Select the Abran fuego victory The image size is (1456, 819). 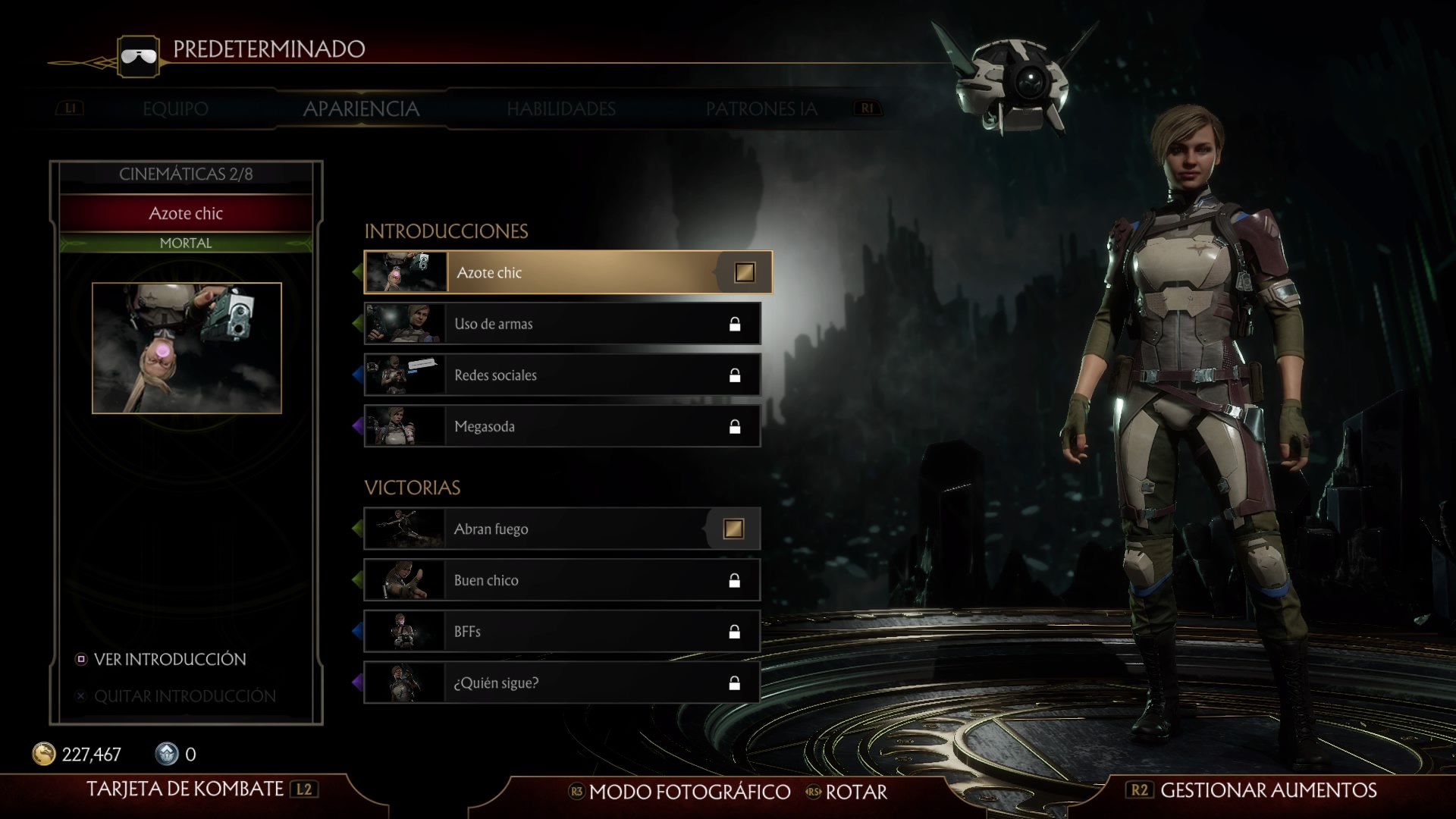click(x=562, y=529)
